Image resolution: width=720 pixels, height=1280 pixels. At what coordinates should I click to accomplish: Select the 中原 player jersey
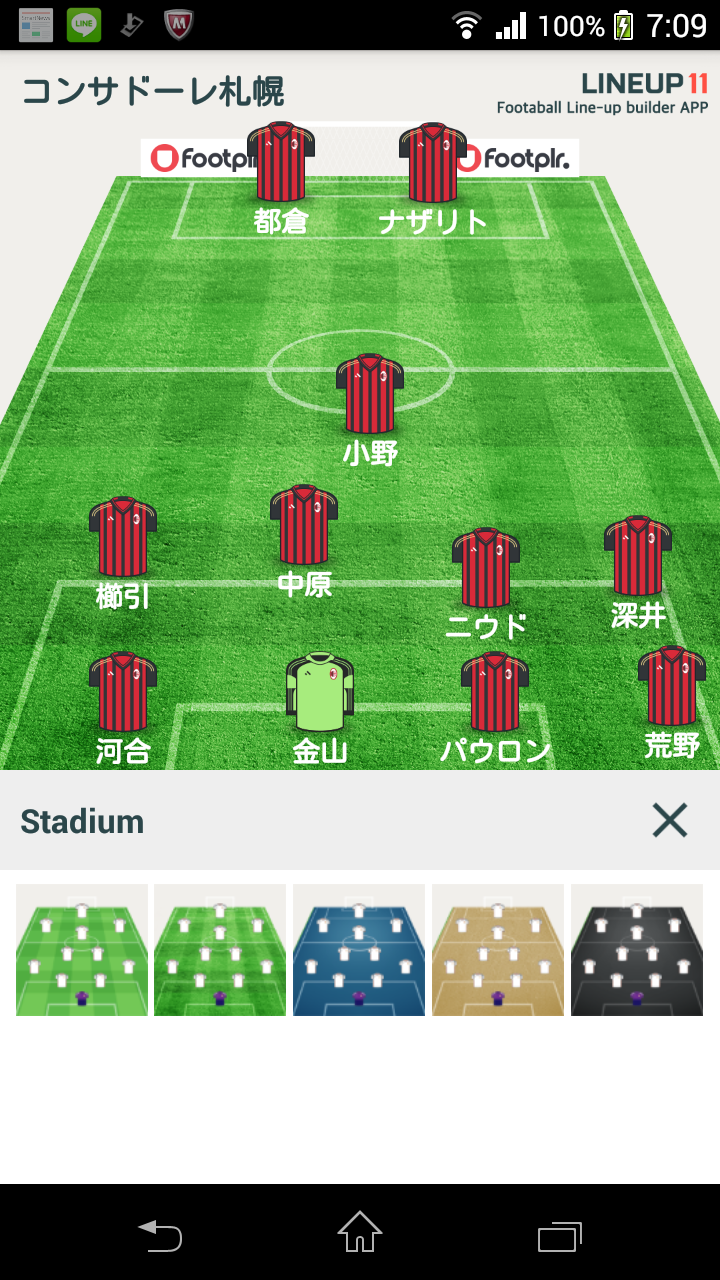click(304, 525)
